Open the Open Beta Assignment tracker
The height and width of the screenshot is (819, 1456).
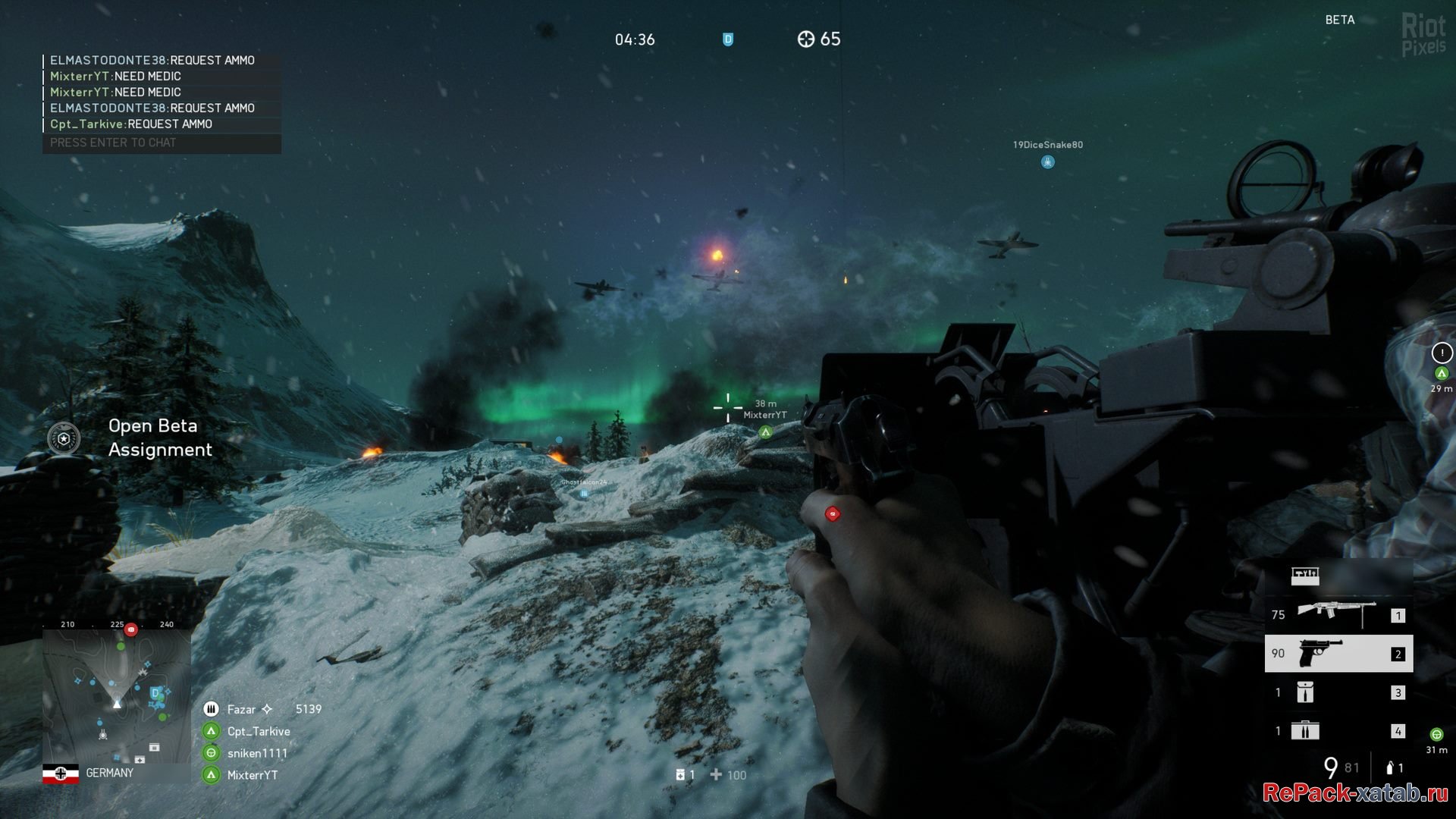point(130,438)
